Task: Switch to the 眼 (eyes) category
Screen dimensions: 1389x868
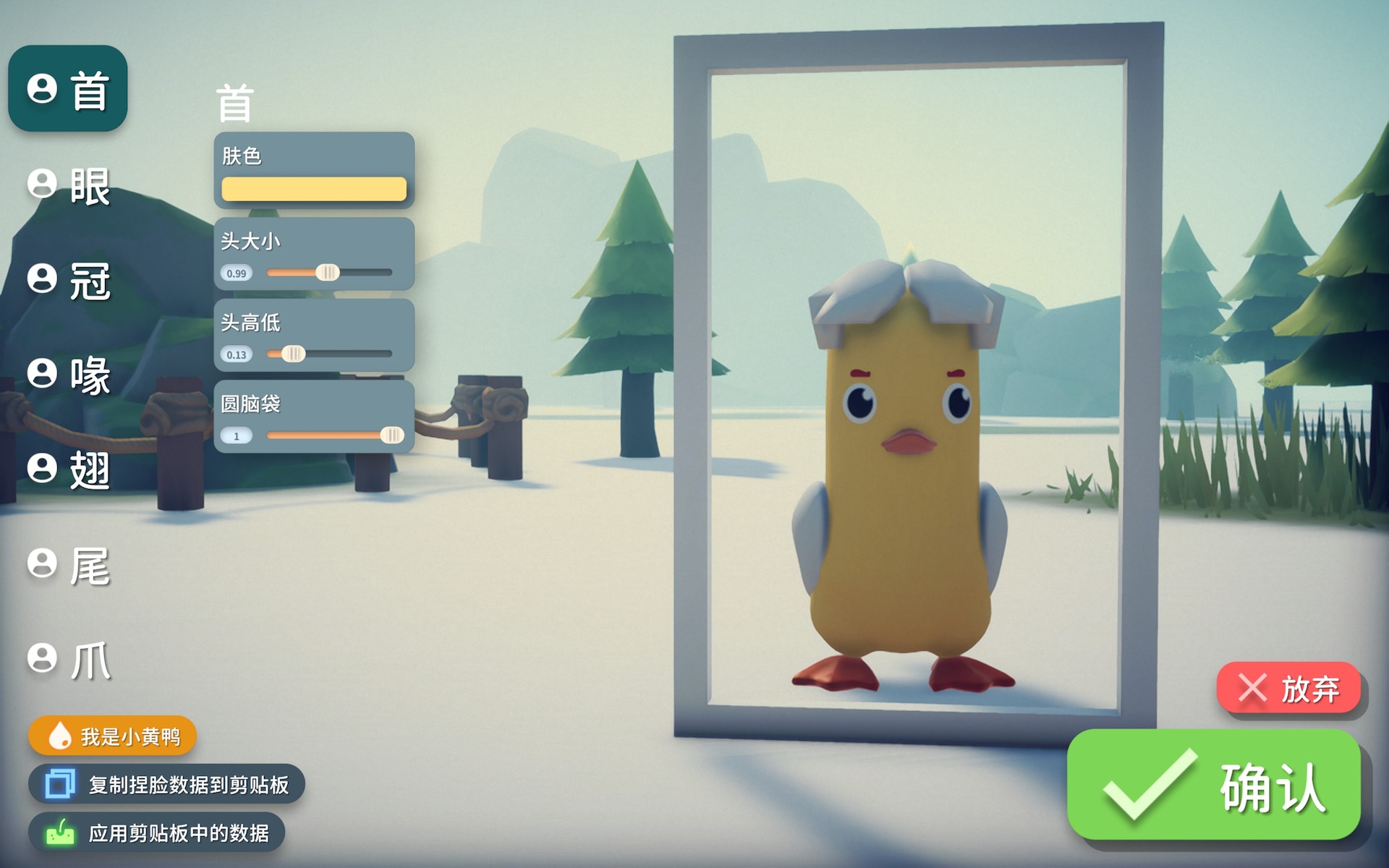Action: click(69, 185)
